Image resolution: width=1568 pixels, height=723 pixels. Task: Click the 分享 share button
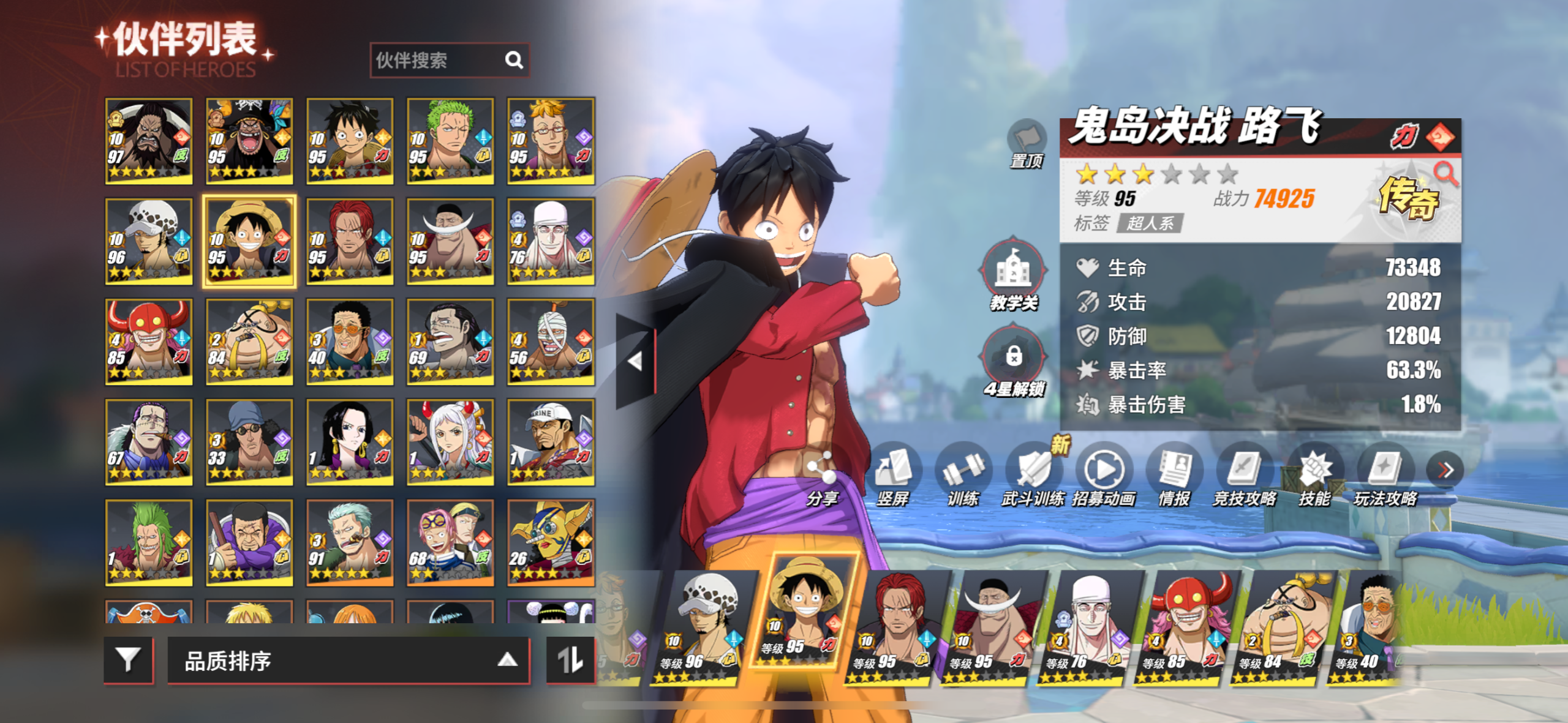821,478
